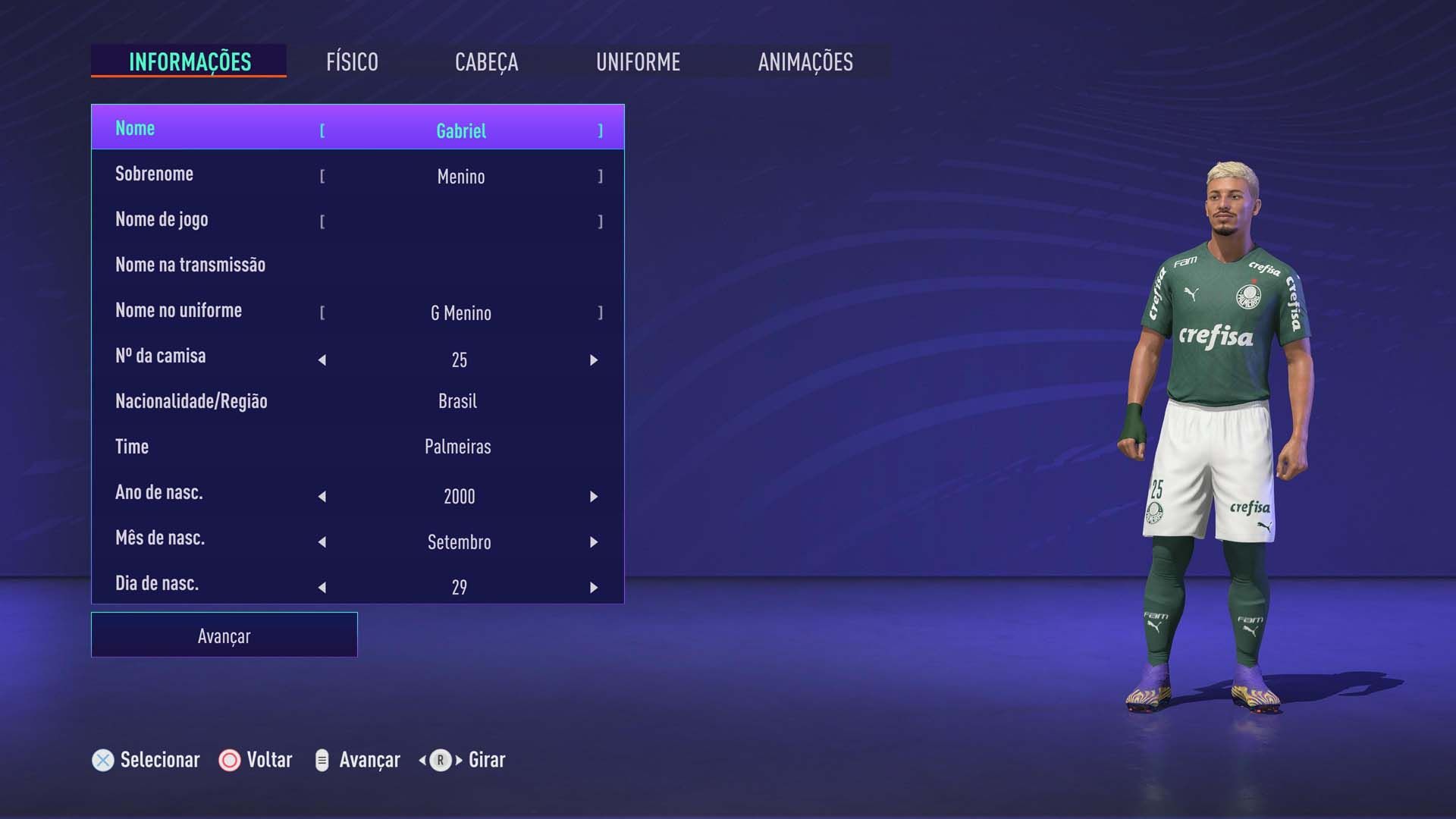1456x819 pixels.
Task: Change Mês de nasc. backward with left arrow
Action: [x=322, y=541]
